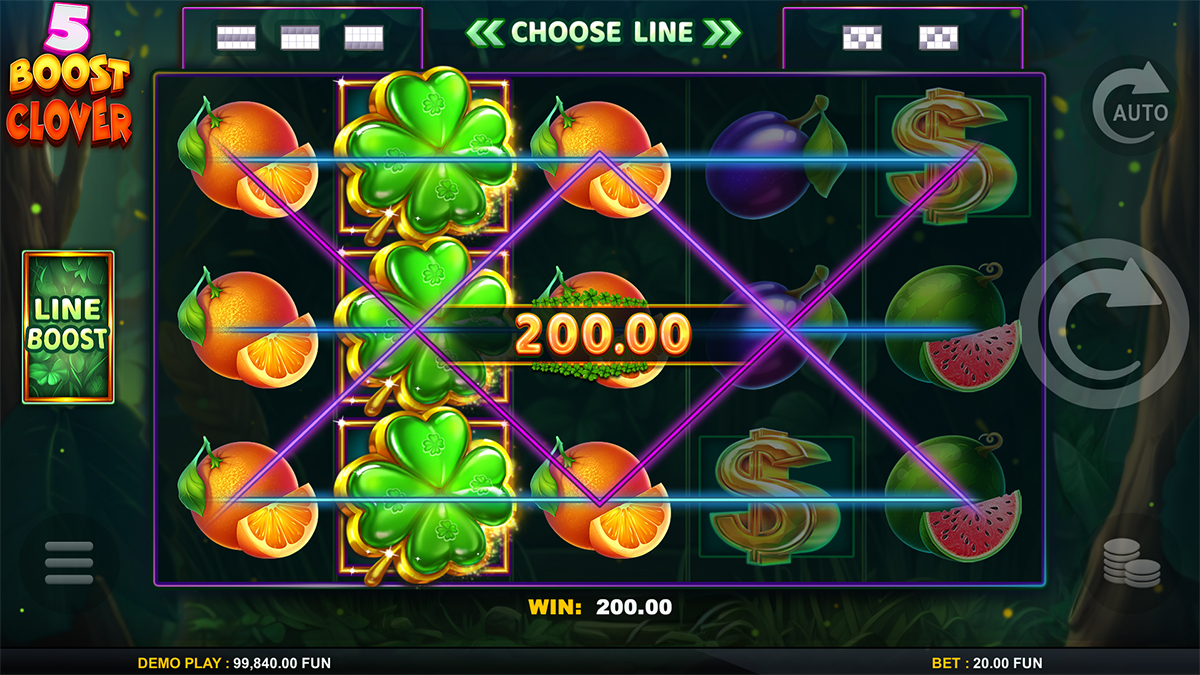Activate the LINE BOOST card
Image resolution: width=1200 pixels, height=675 pixels.
pos(68,327)
